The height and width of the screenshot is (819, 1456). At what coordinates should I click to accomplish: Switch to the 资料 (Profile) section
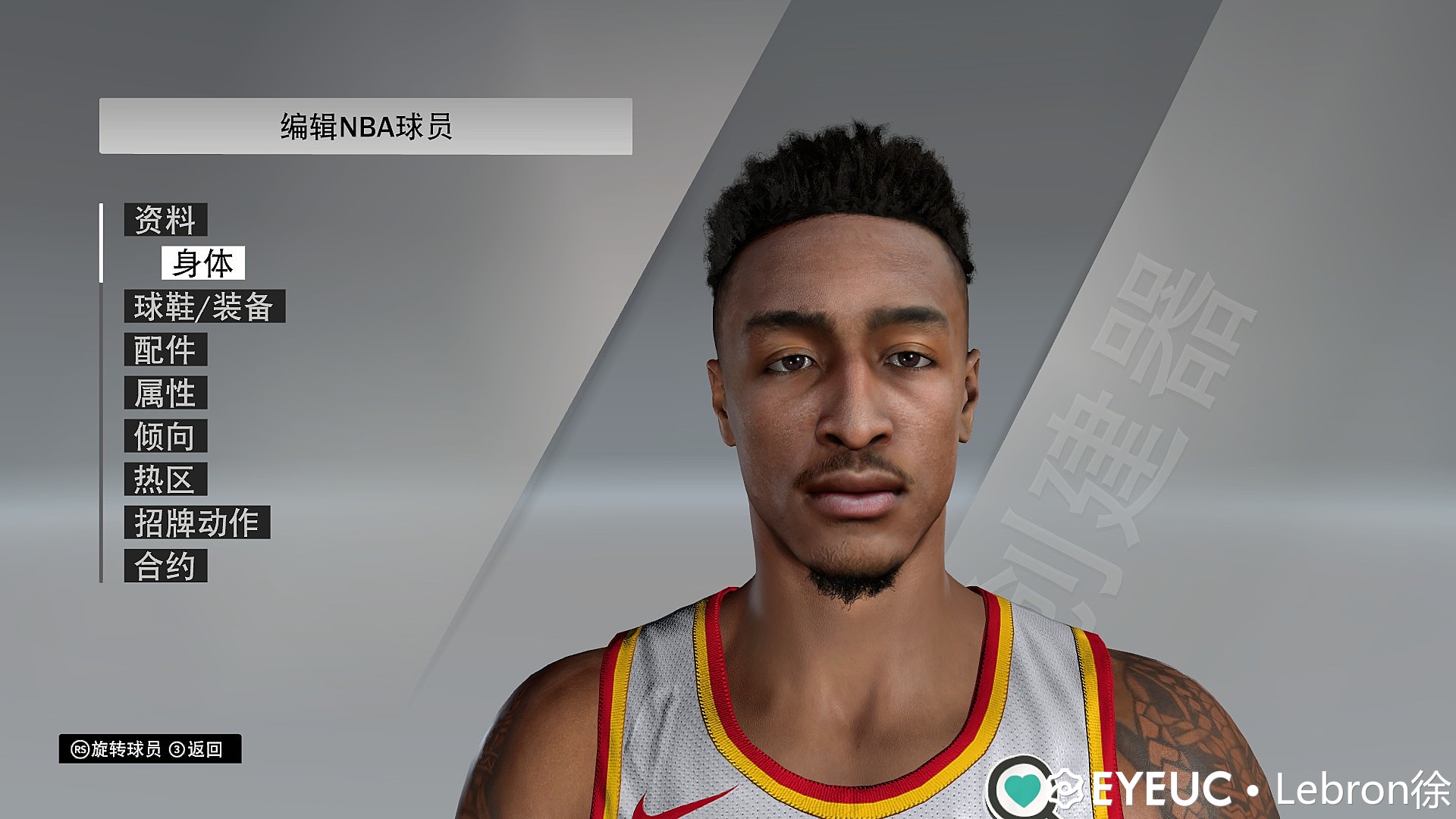[x=167, y=221]
